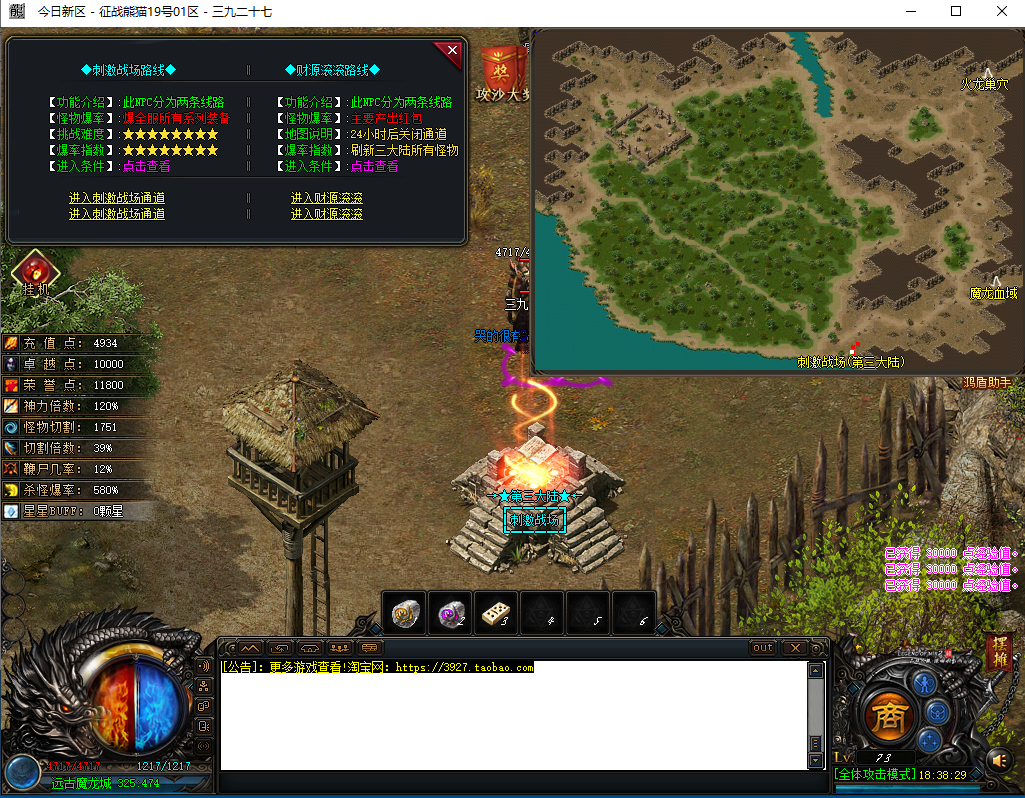The image size is (1025, 798).
Task: Use the purple swirl rune stone slot
Action: pyautogui.click(x=450, y=613)
